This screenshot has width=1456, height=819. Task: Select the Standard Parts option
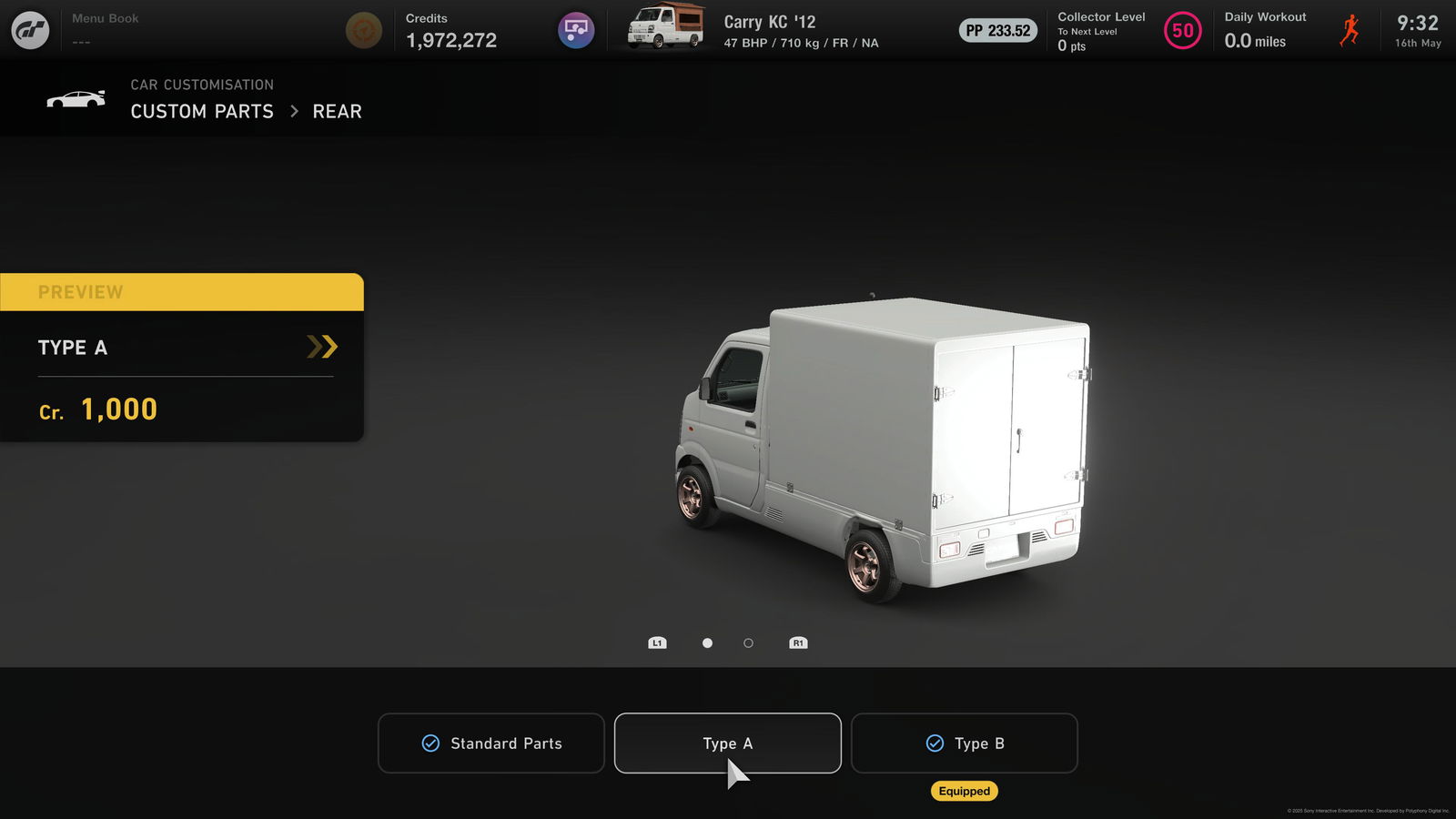point(491,743)
